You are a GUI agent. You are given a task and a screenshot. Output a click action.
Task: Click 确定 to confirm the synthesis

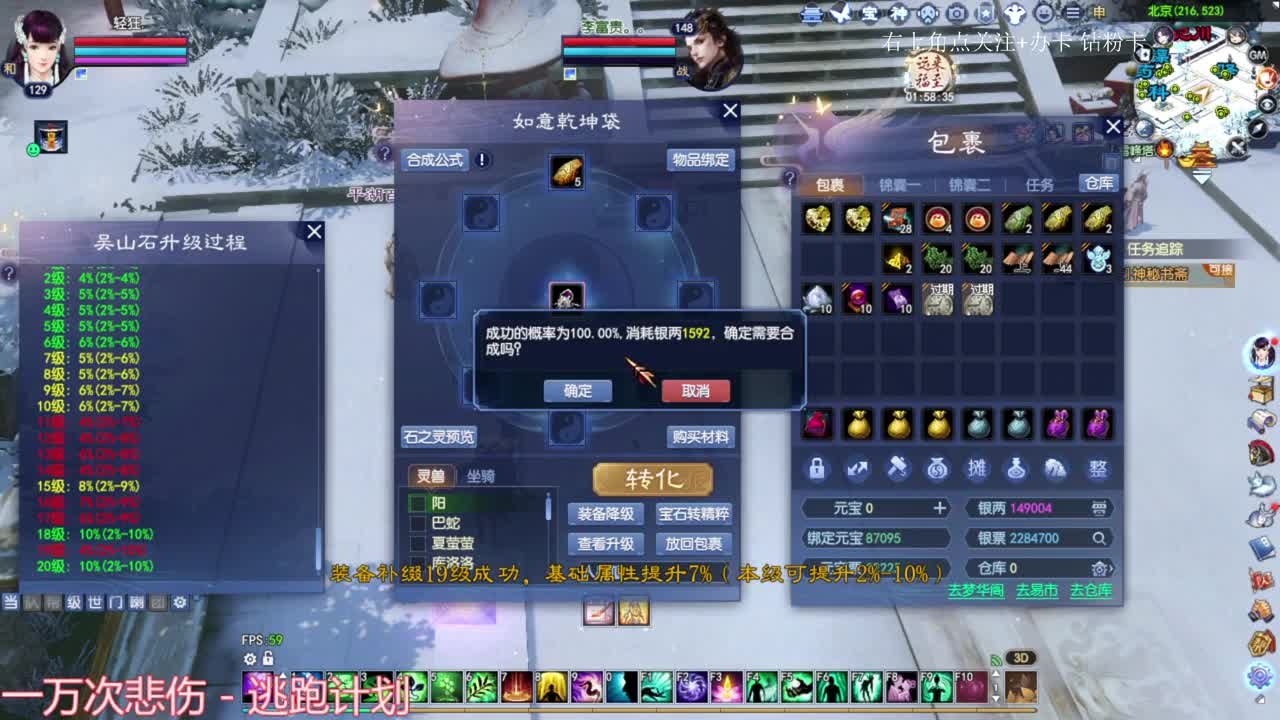coord(577,391)
